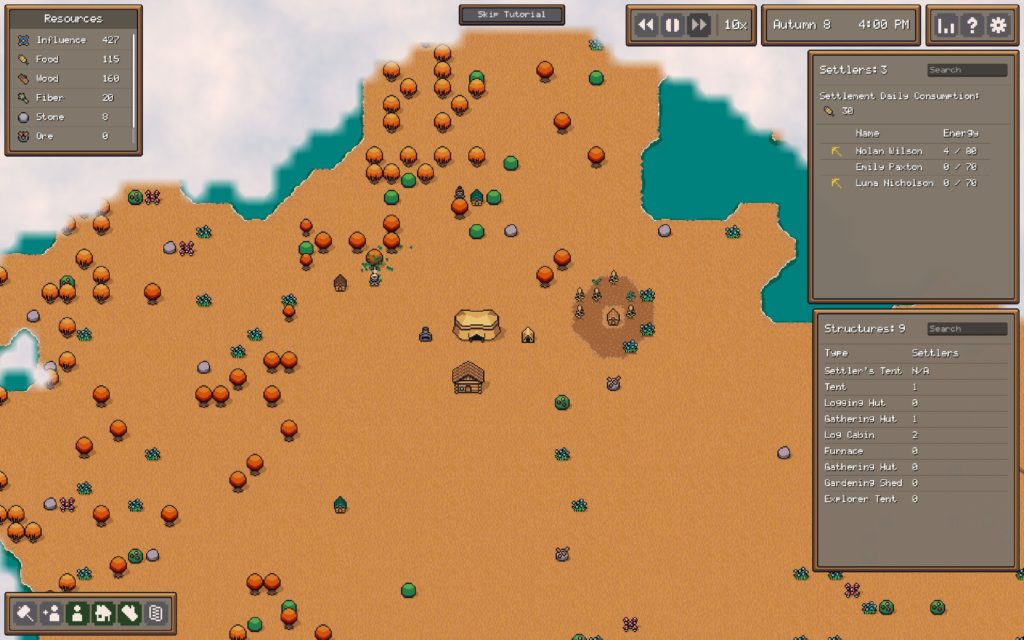Skip the tutorial
This screenshot has width=1024, height=640.
(512, 15)
